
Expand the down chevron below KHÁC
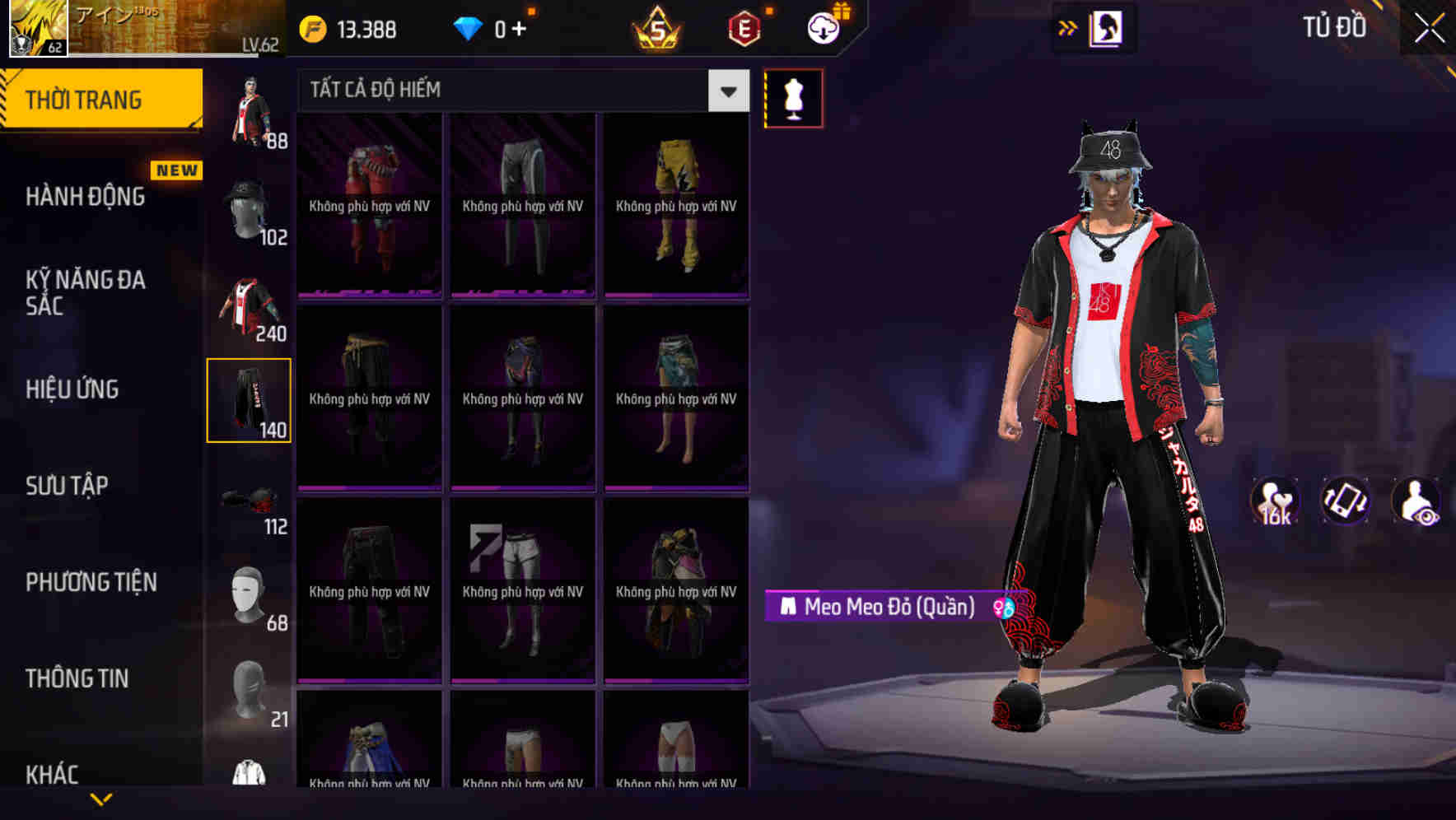(99, 797)
